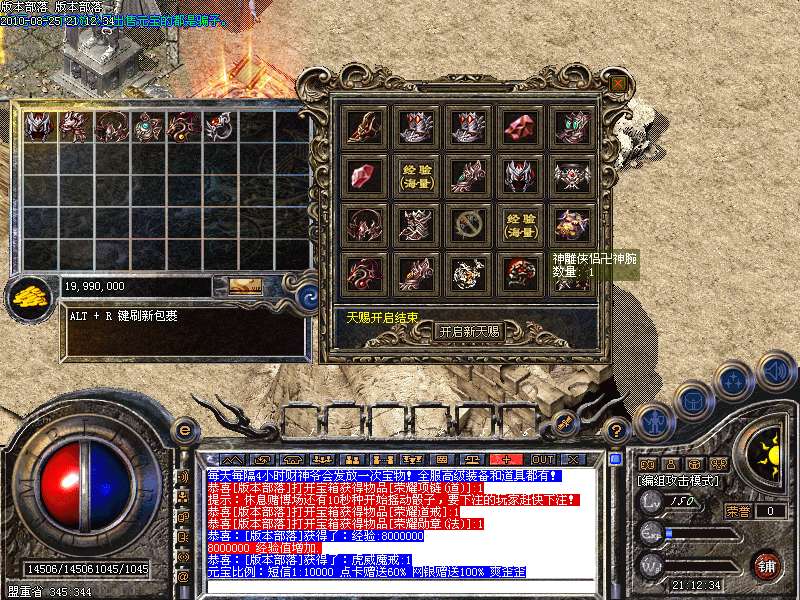
Task: Open the blue swirl button beside the bag
Action: (309, 295)
